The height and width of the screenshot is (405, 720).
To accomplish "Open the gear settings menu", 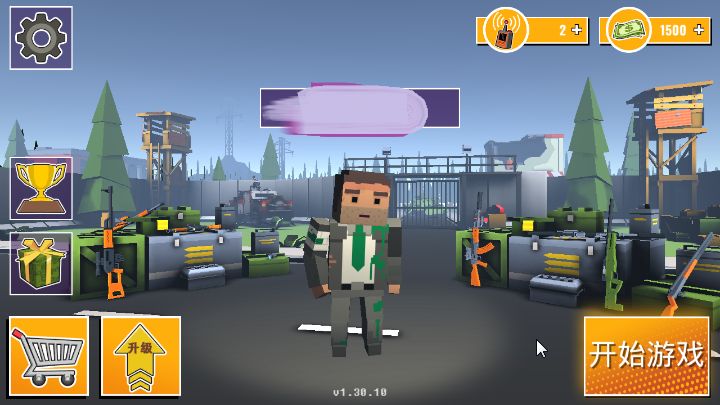I will [x=41, y=38].
